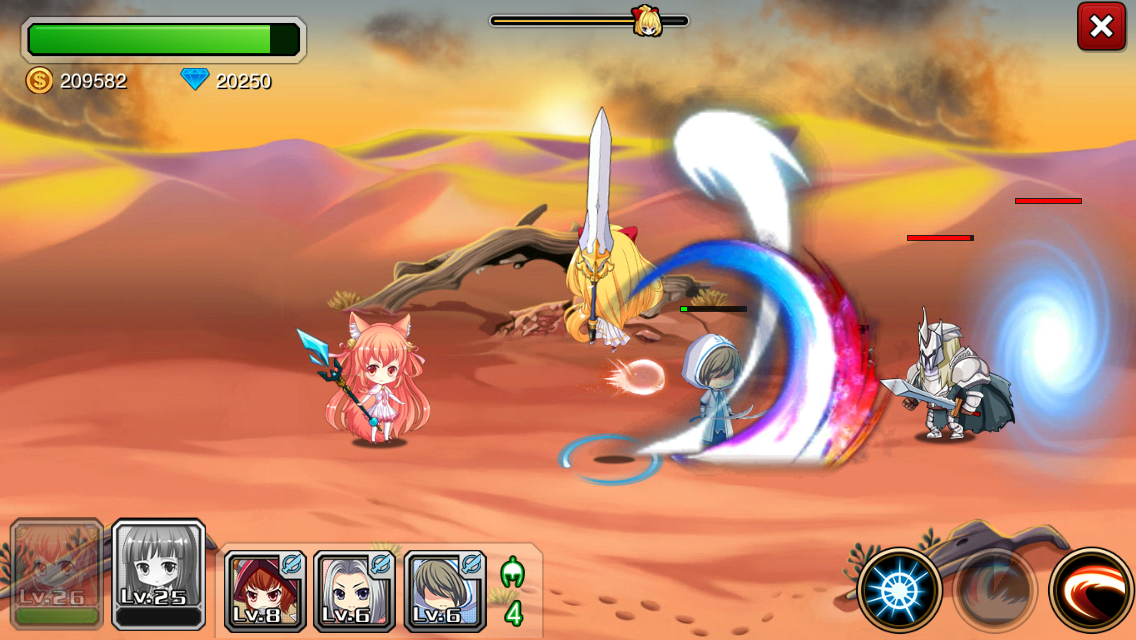
Task: Activate the blue starburst skill
Action: [899, 590]
